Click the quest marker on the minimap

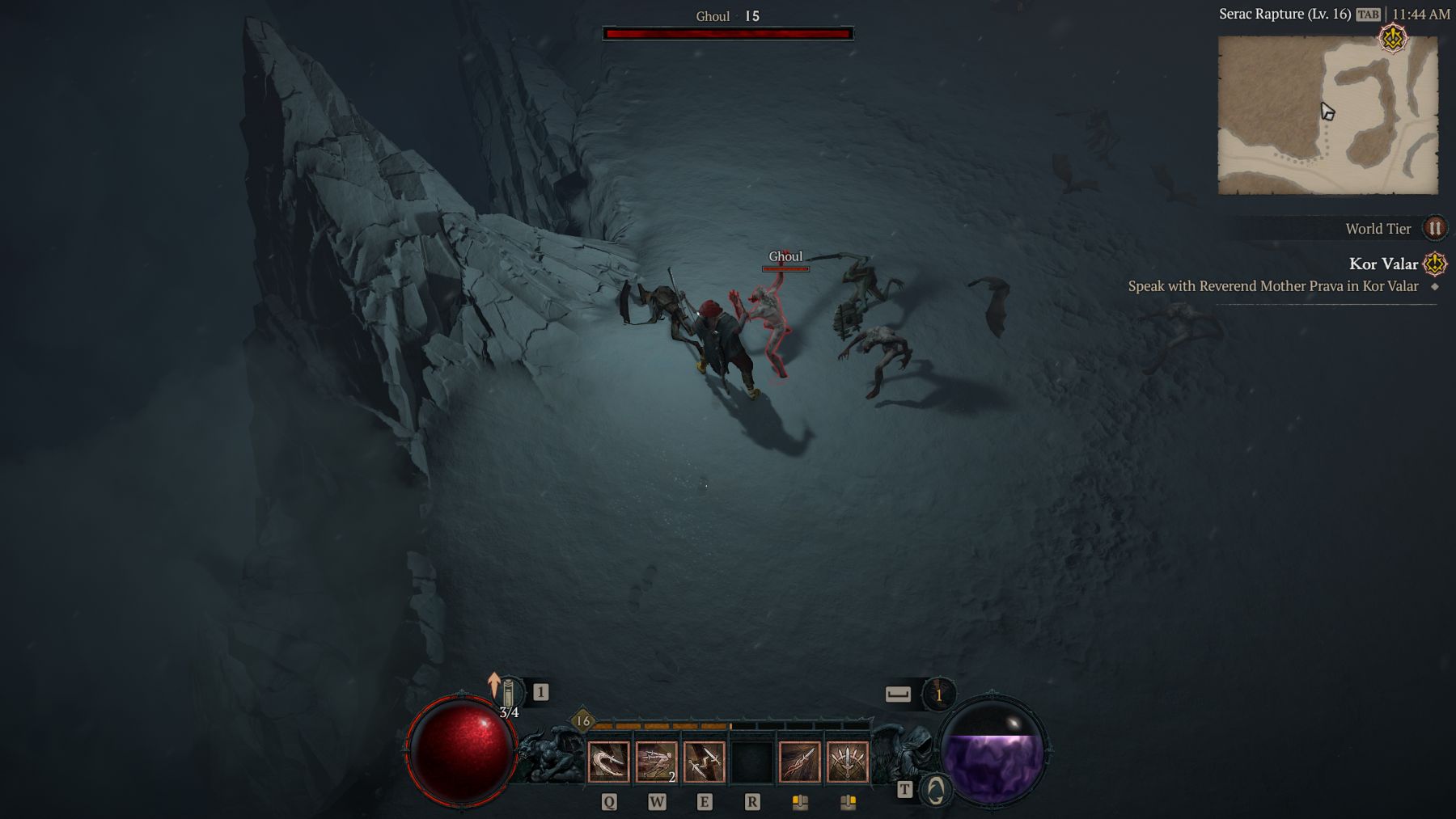click(1393, 38)
